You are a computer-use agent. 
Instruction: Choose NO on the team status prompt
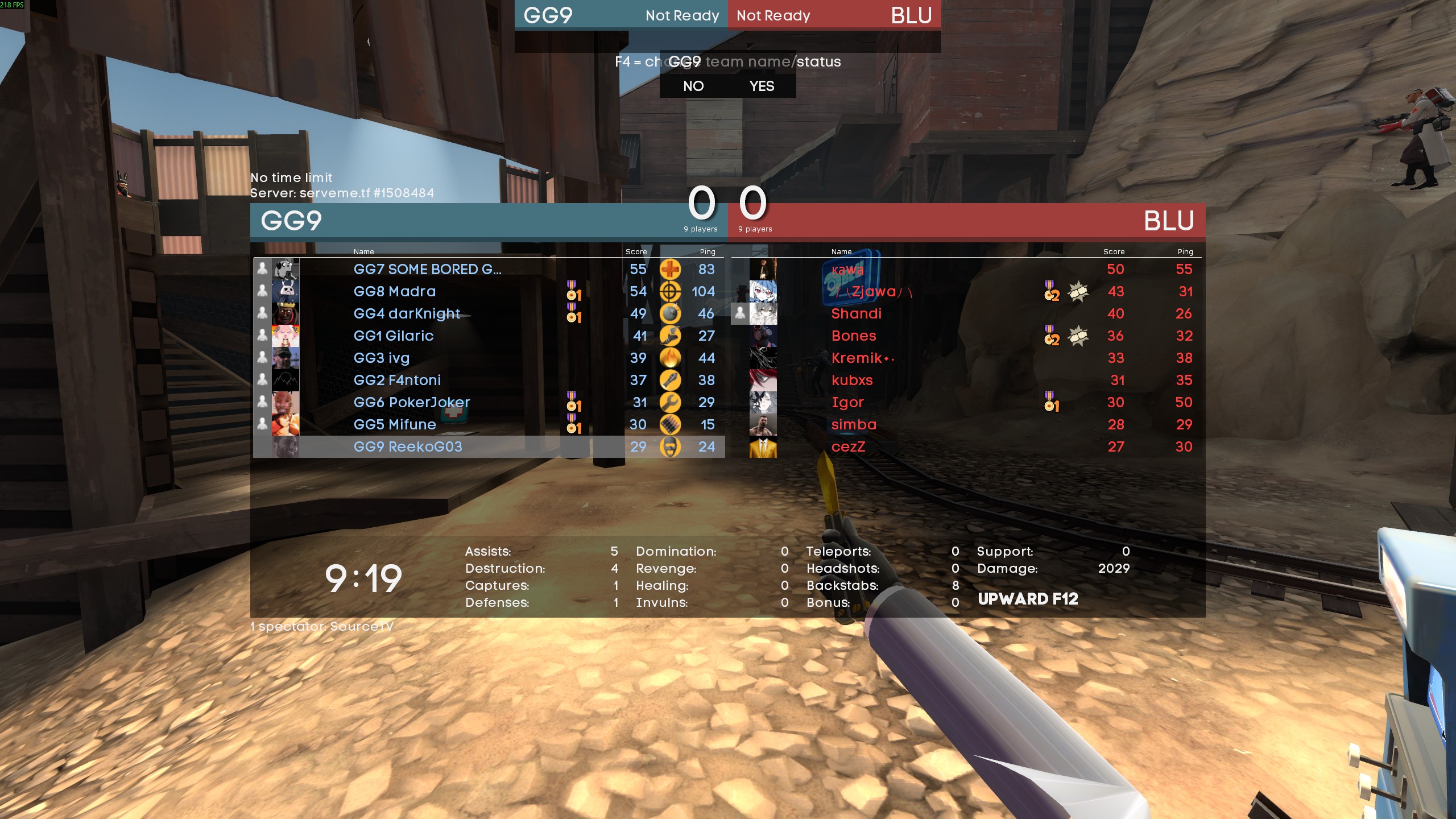coord(693,86)
